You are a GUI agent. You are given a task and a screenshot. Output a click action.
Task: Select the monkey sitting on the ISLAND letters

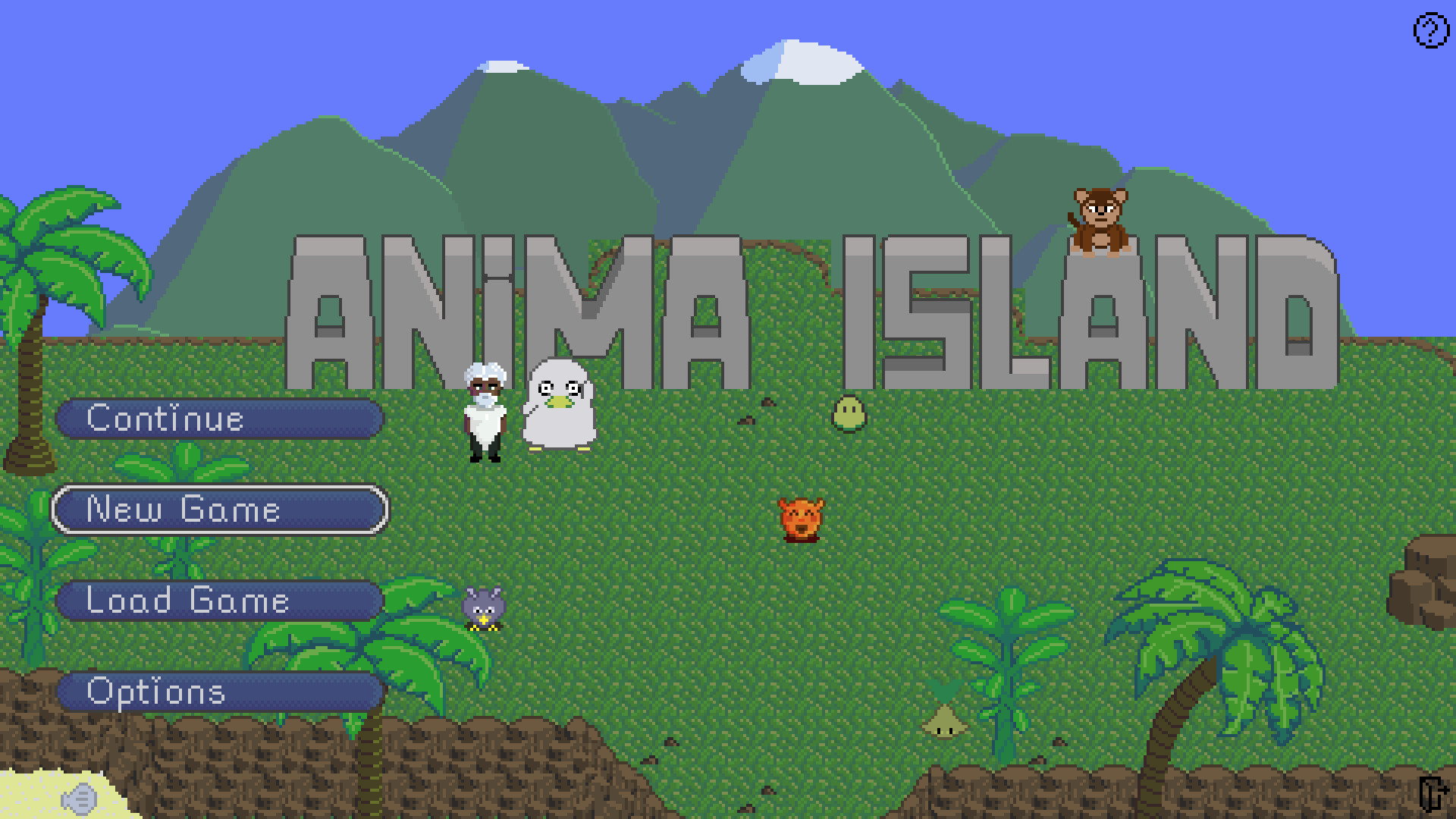[x=1099, y=220]
